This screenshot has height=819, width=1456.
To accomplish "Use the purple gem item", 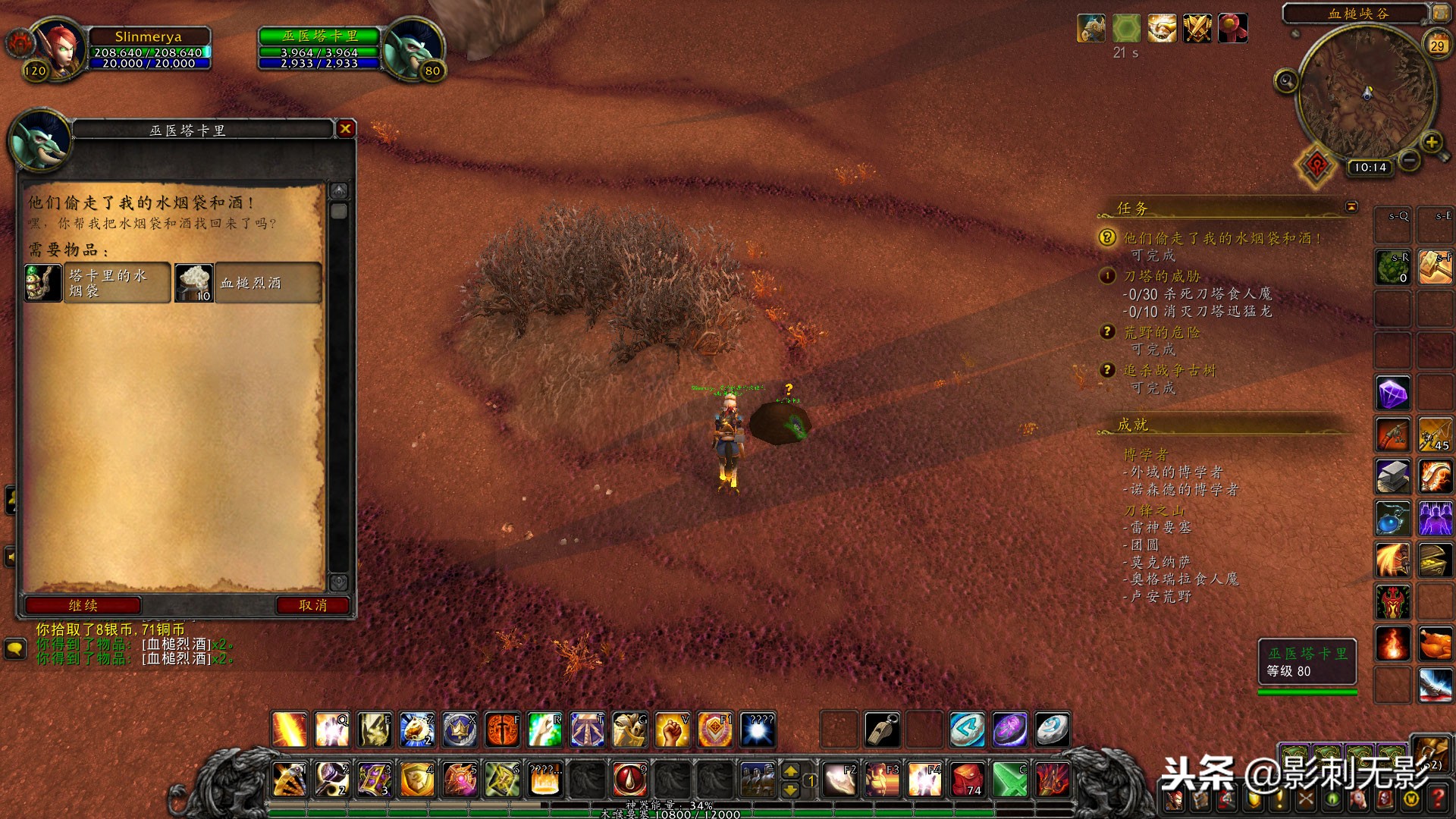I will 1393,394.
